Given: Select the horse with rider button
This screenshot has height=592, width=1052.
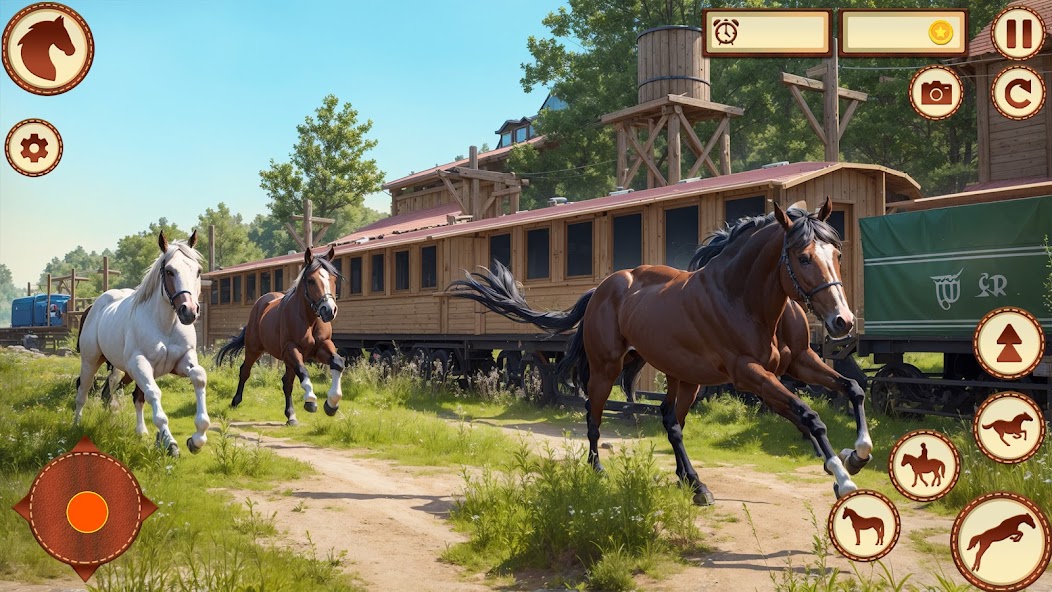Looking at the screenshot, I should [x=924, y=466].
